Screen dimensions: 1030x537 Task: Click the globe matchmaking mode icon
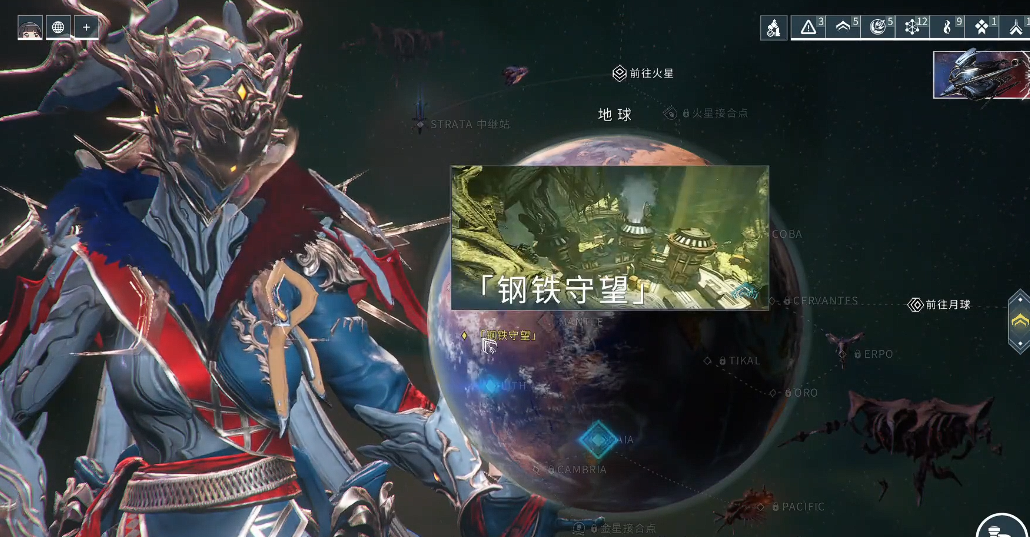pyautogui.click(x=58, y=27)
